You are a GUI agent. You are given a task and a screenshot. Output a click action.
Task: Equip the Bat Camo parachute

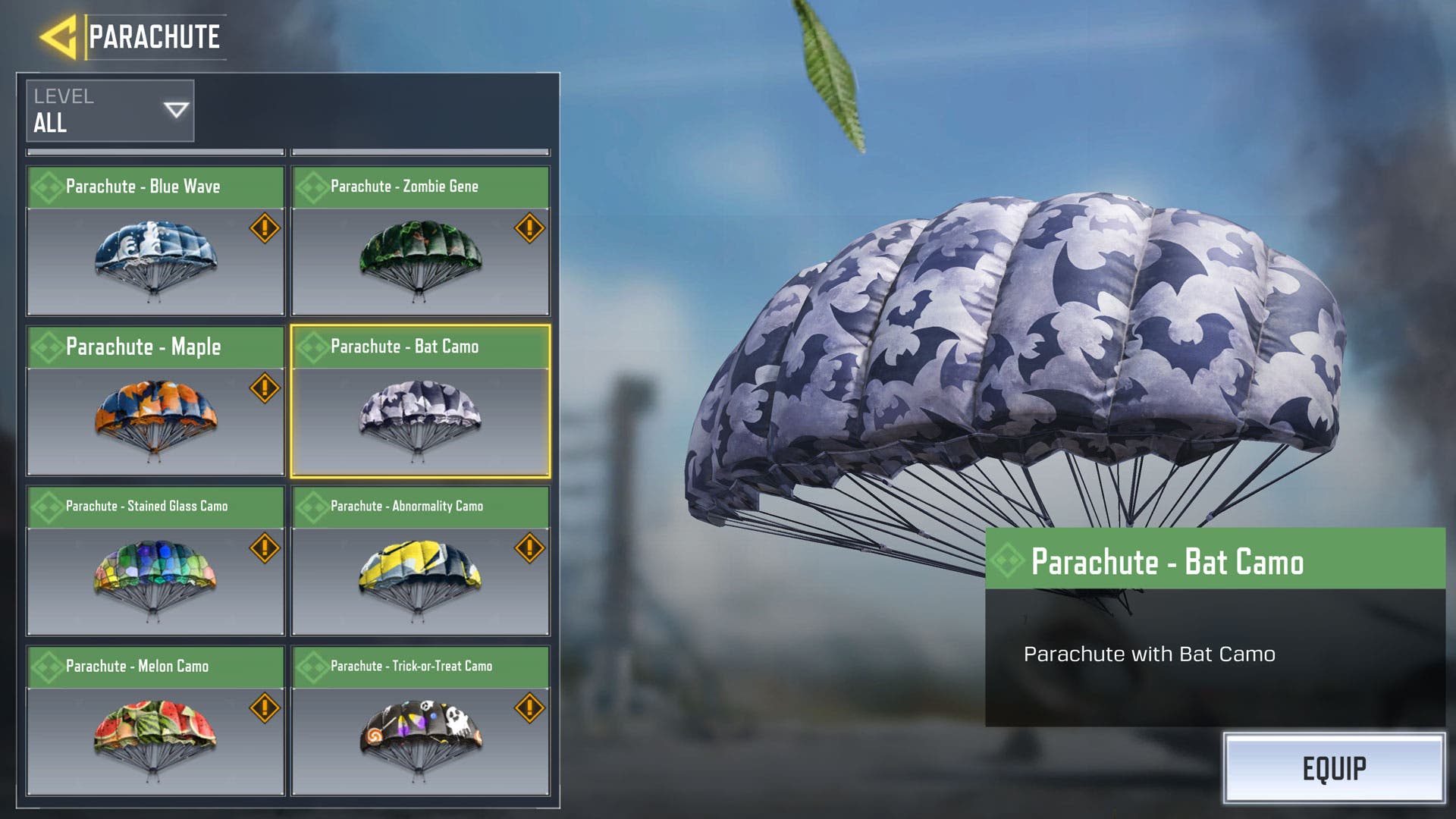point(1334,768)
